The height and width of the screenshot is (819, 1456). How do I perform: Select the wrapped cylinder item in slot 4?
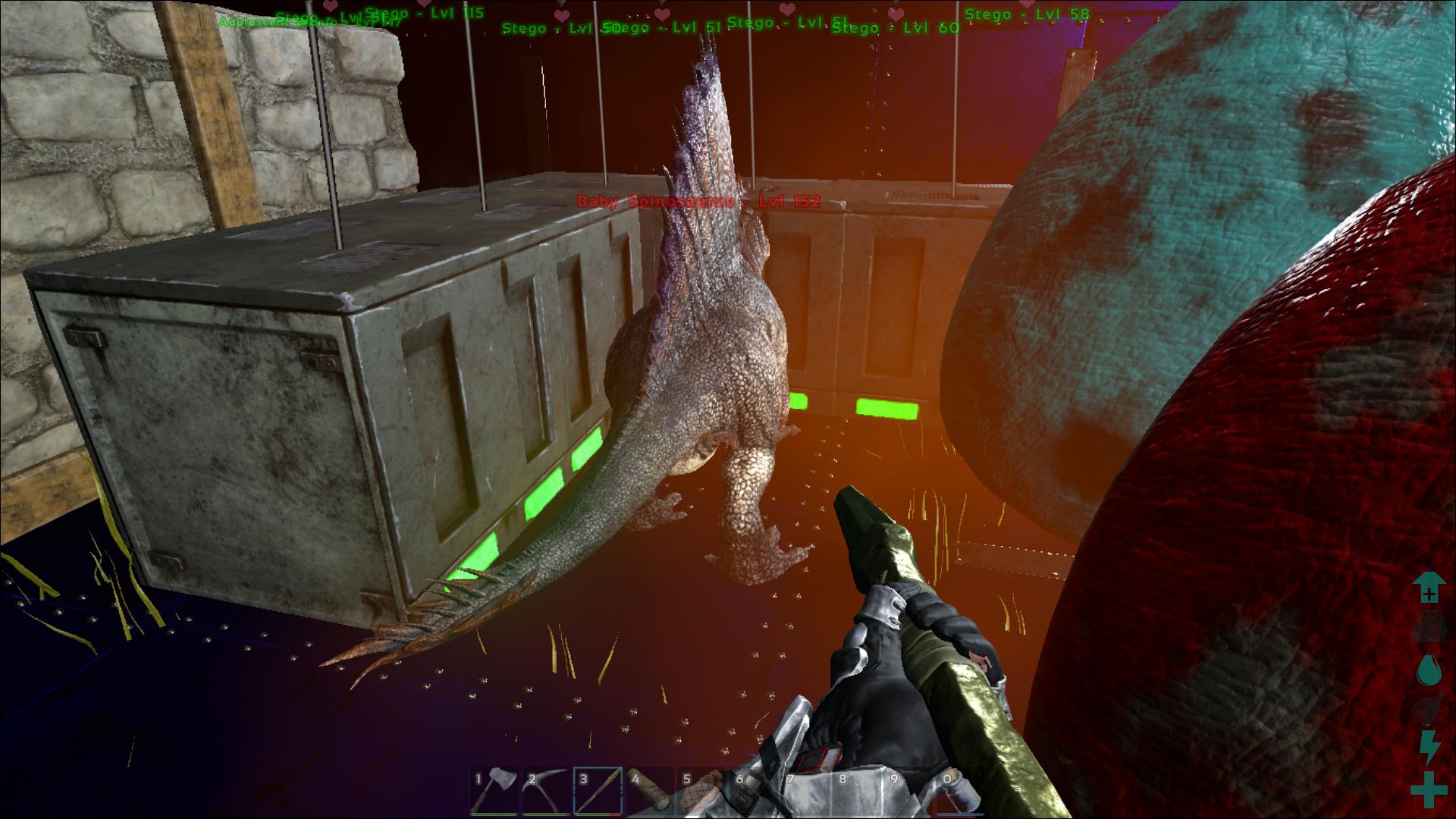click(x=650, y=790)
